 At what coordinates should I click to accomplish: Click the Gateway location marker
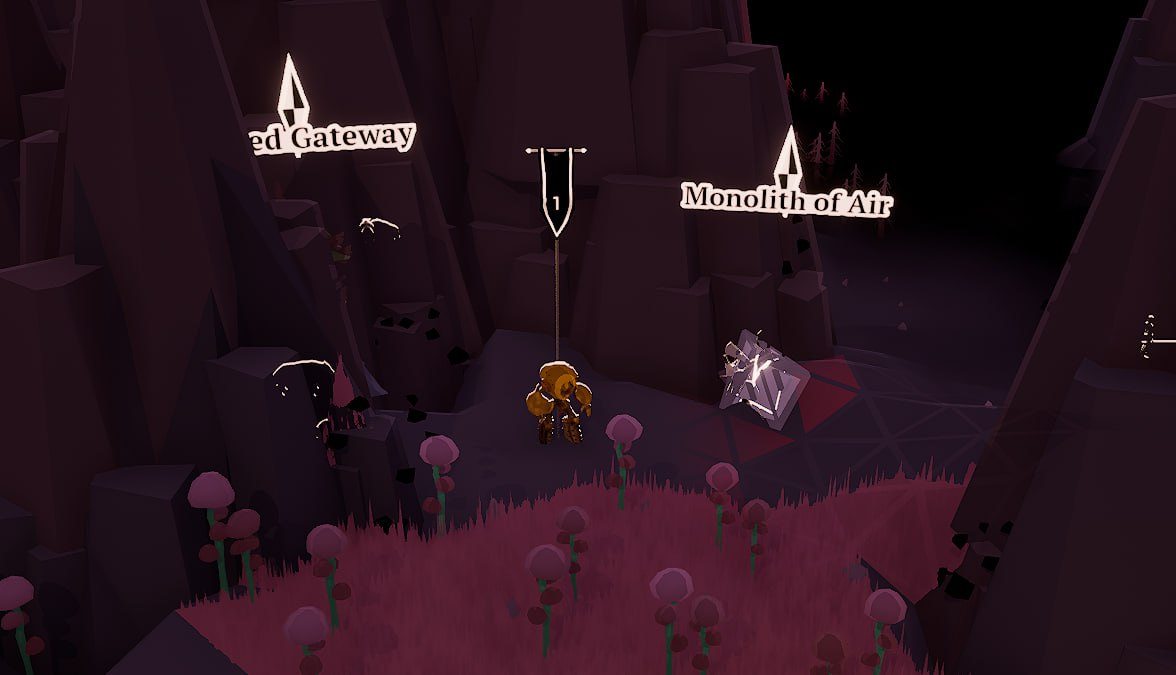[292, 87]
